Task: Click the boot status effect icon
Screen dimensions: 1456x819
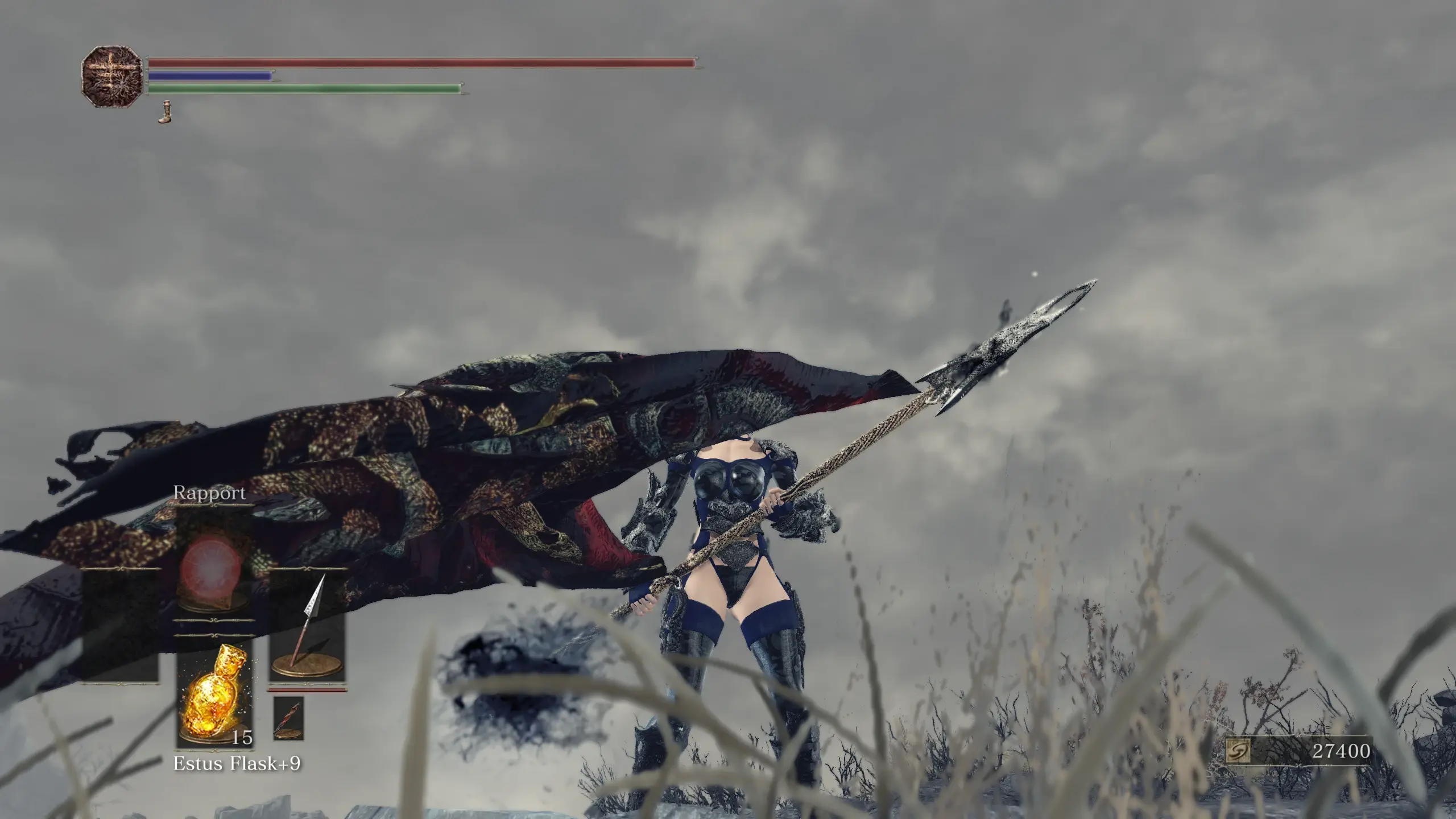Action: coord(165,112)
